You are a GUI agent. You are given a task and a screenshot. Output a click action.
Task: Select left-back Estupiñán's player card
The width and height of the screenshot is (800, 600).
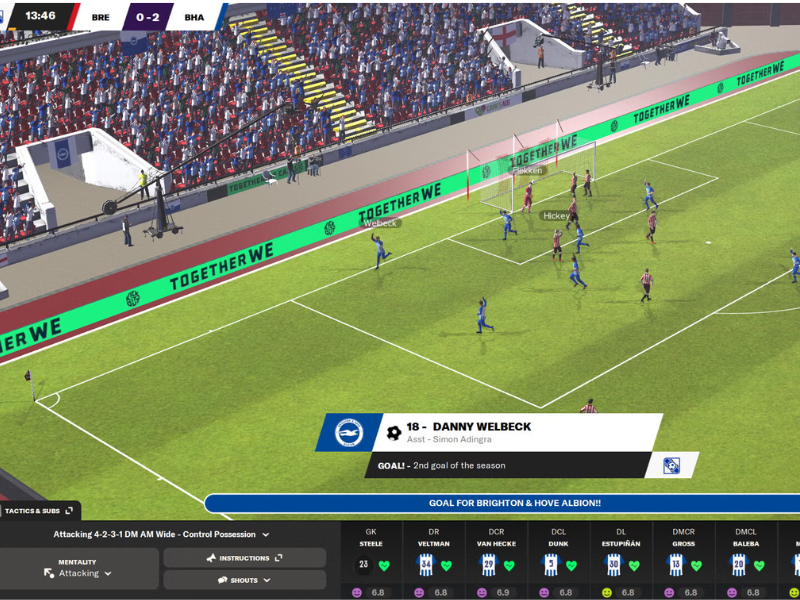pos(621,561)
